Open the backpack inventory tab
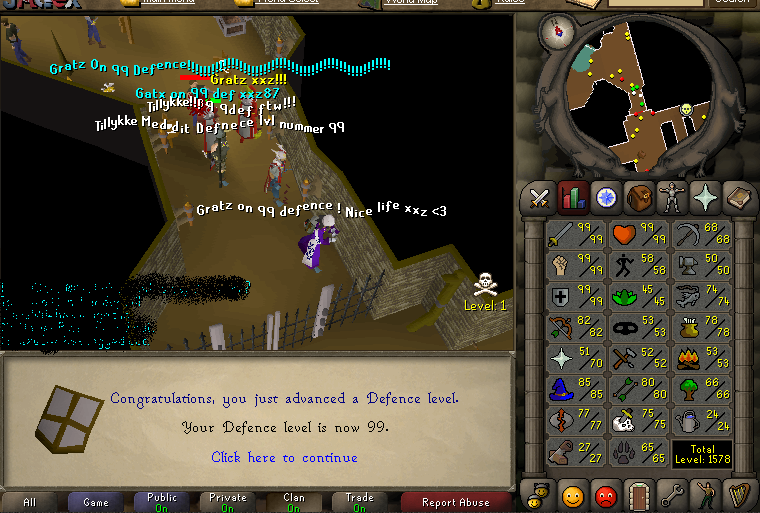The width and height of the screenshot is (760, 513). click(639, 198)
